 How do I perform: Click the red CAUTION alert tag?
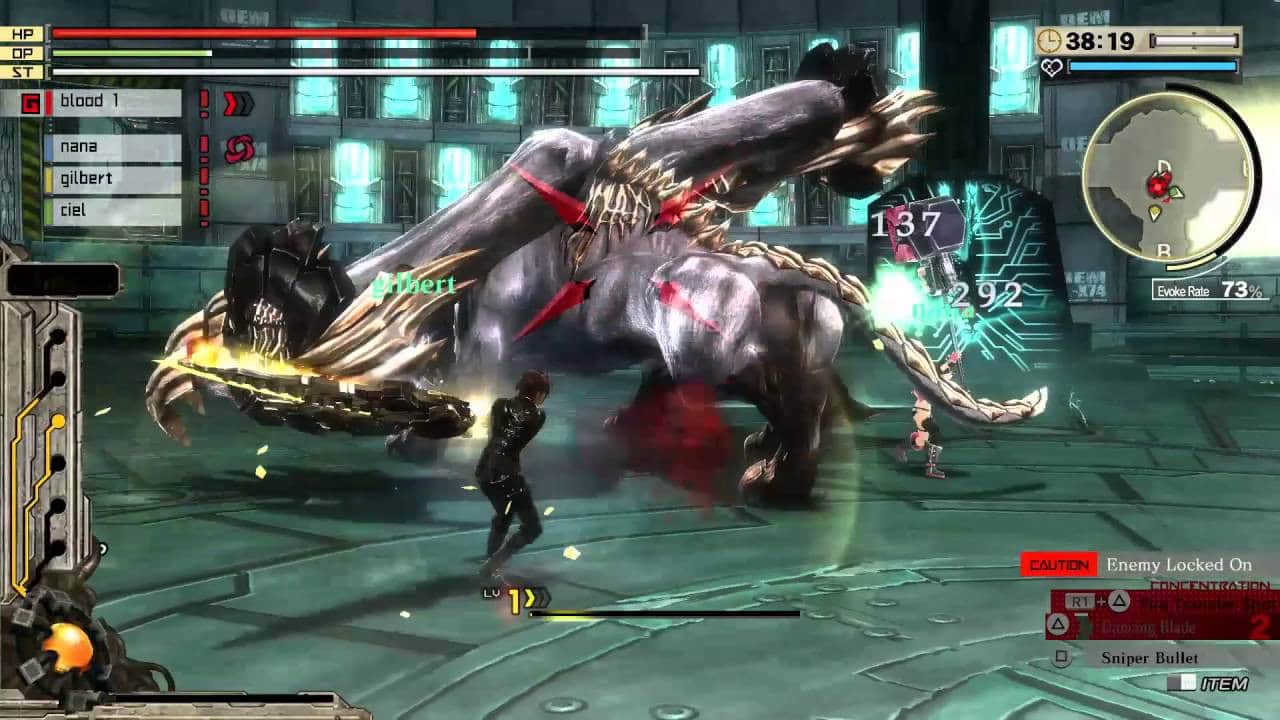(1059, 565)
